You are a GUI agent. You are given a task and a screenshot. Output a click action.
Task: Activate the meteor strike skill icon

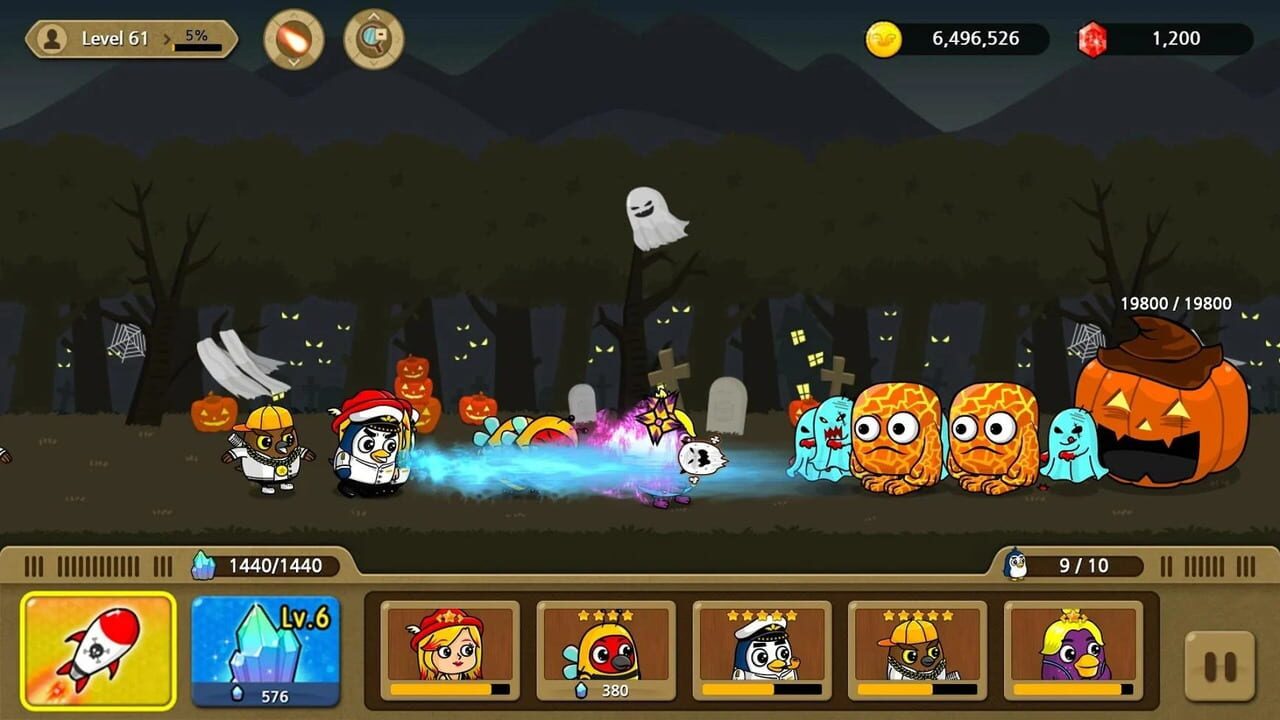point(293,40)
